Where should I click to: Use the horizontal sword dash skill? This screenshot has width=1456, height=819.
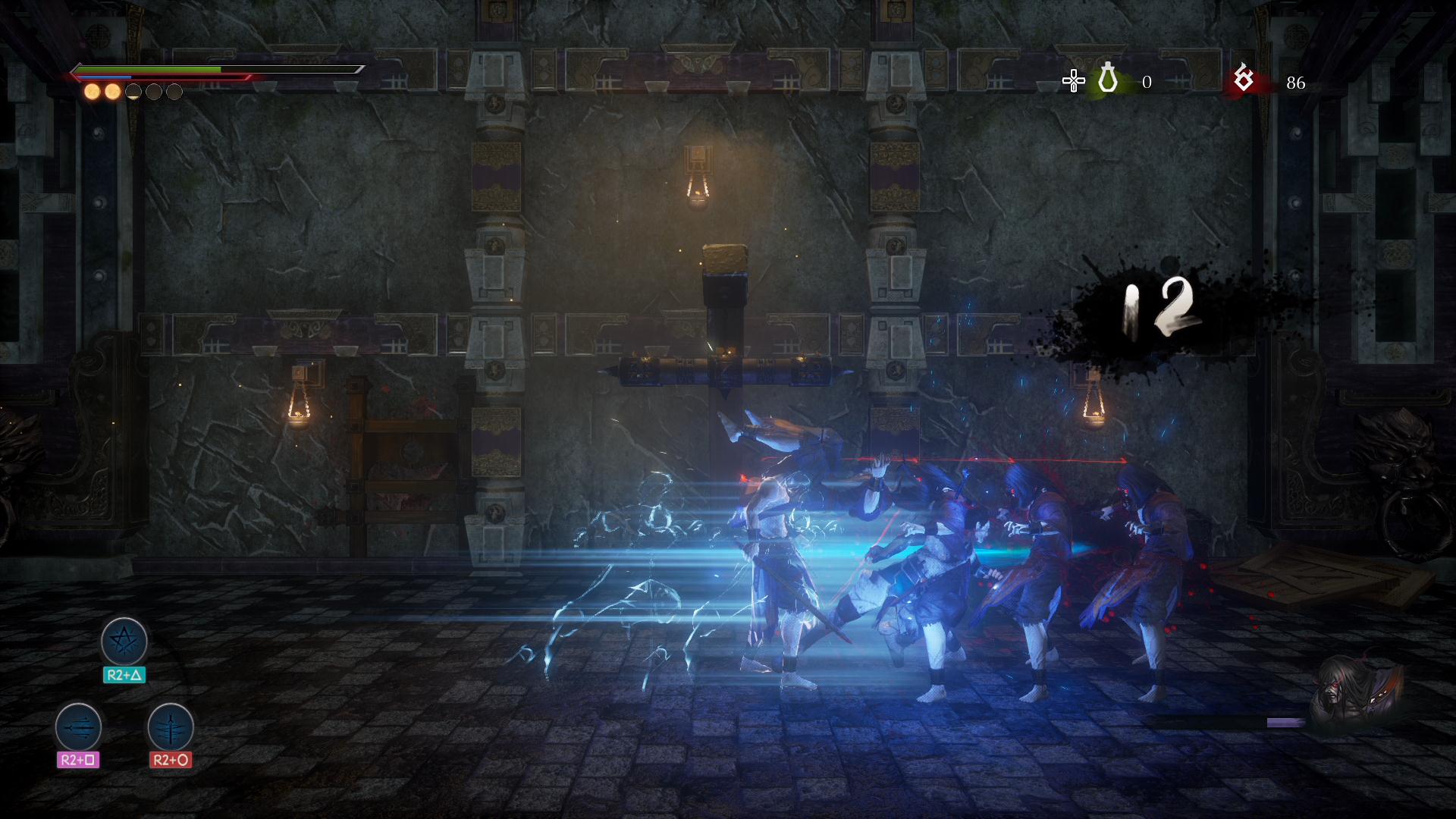click(78, 726)
